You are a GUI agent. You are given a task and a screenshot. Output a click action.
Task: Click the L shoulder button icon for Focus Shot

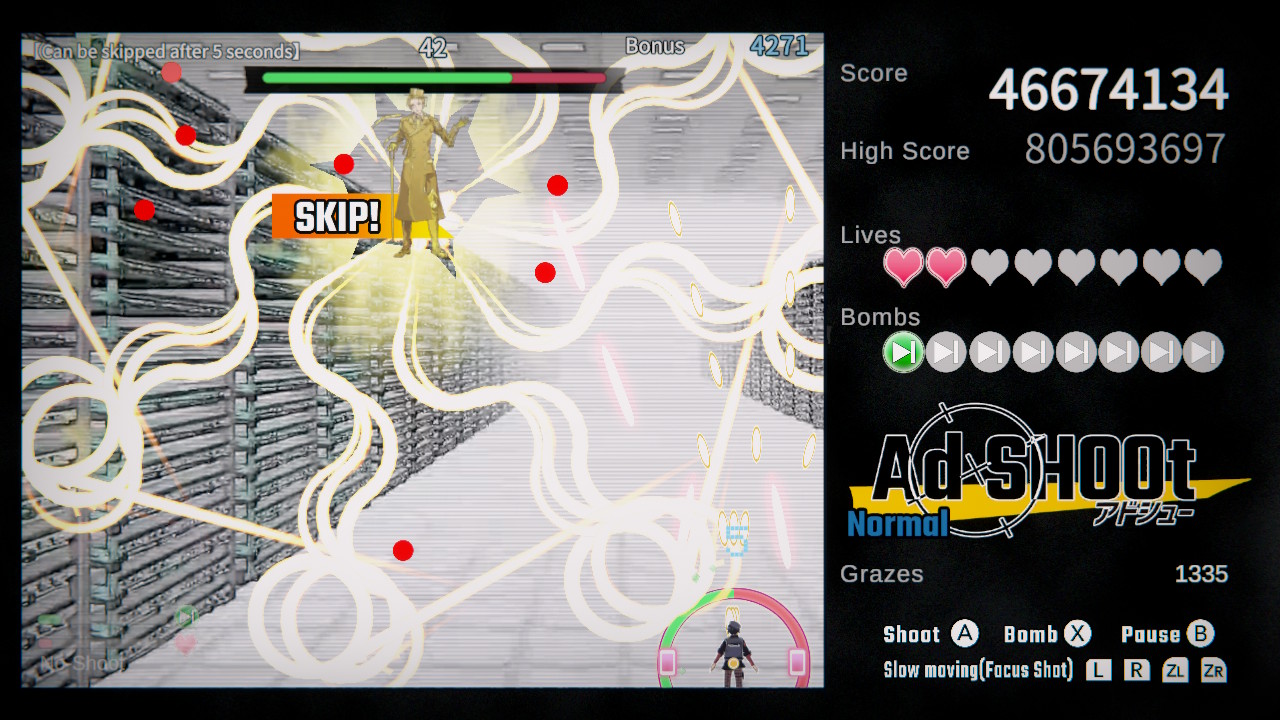point(1098,670)
